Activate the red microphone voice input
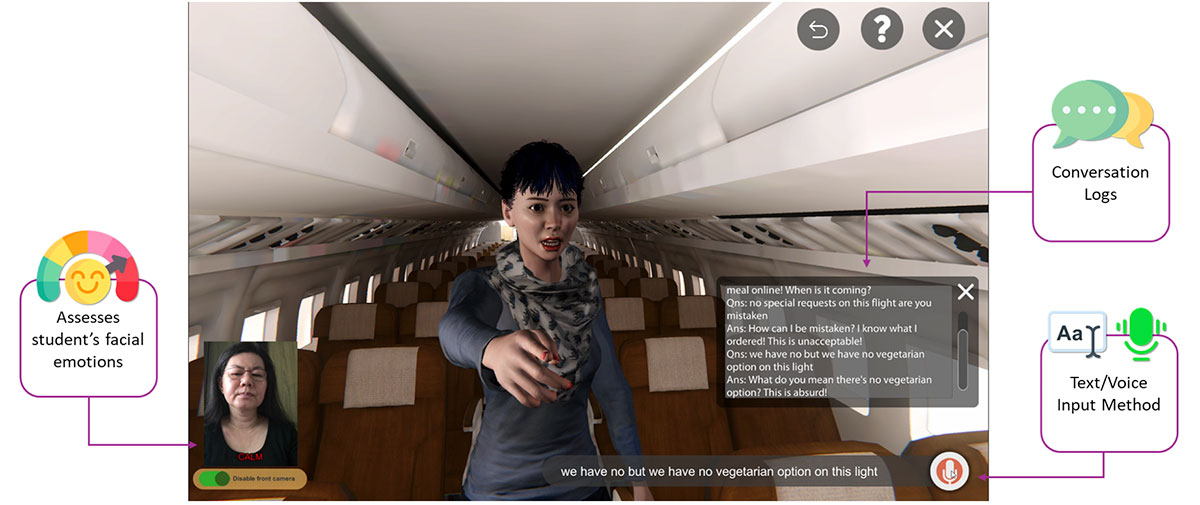The width and height of the screenshot is (1200, 505). coord(949,471)
